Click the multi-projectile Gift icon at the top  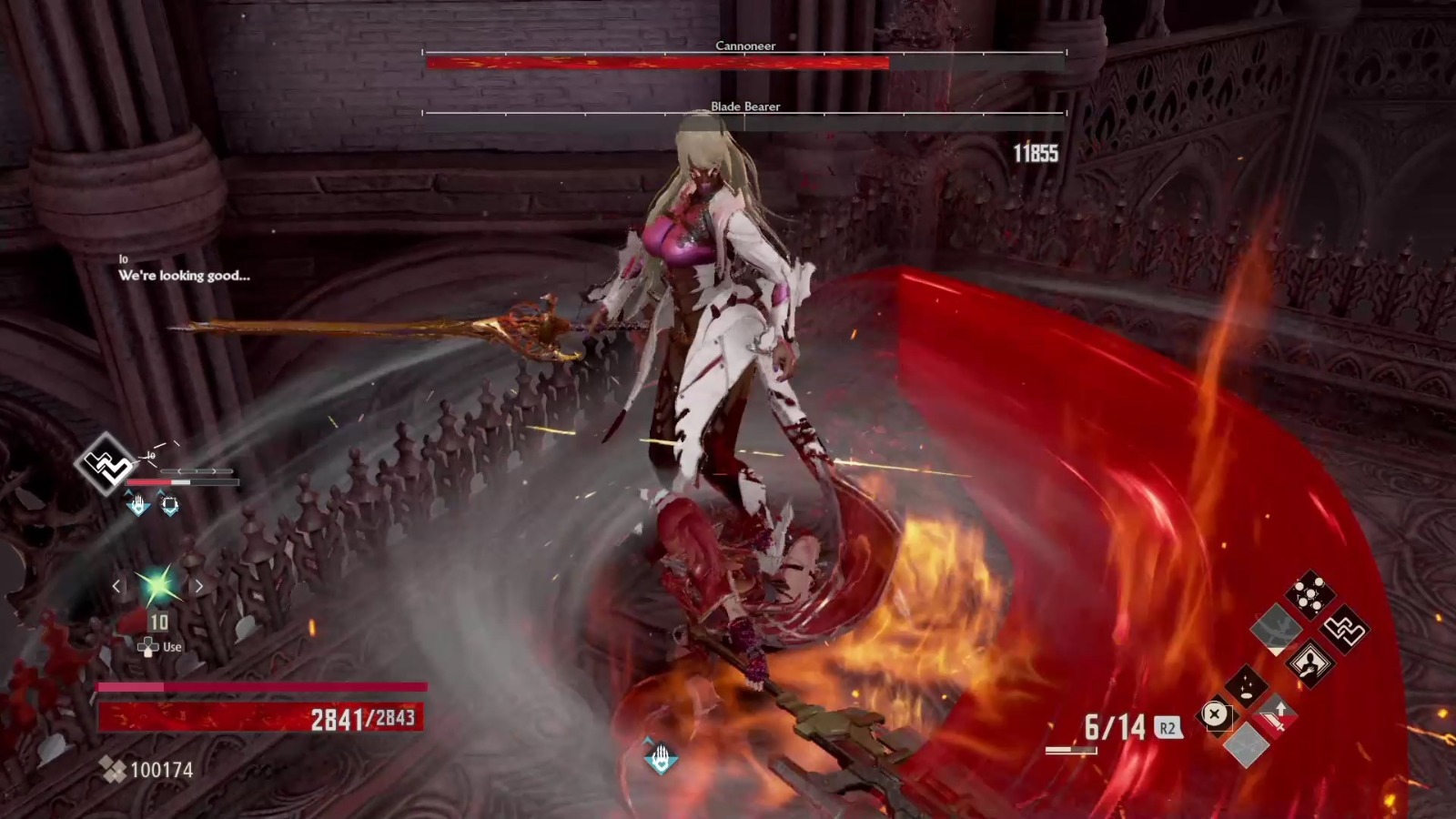click(x=1309, y=592)
